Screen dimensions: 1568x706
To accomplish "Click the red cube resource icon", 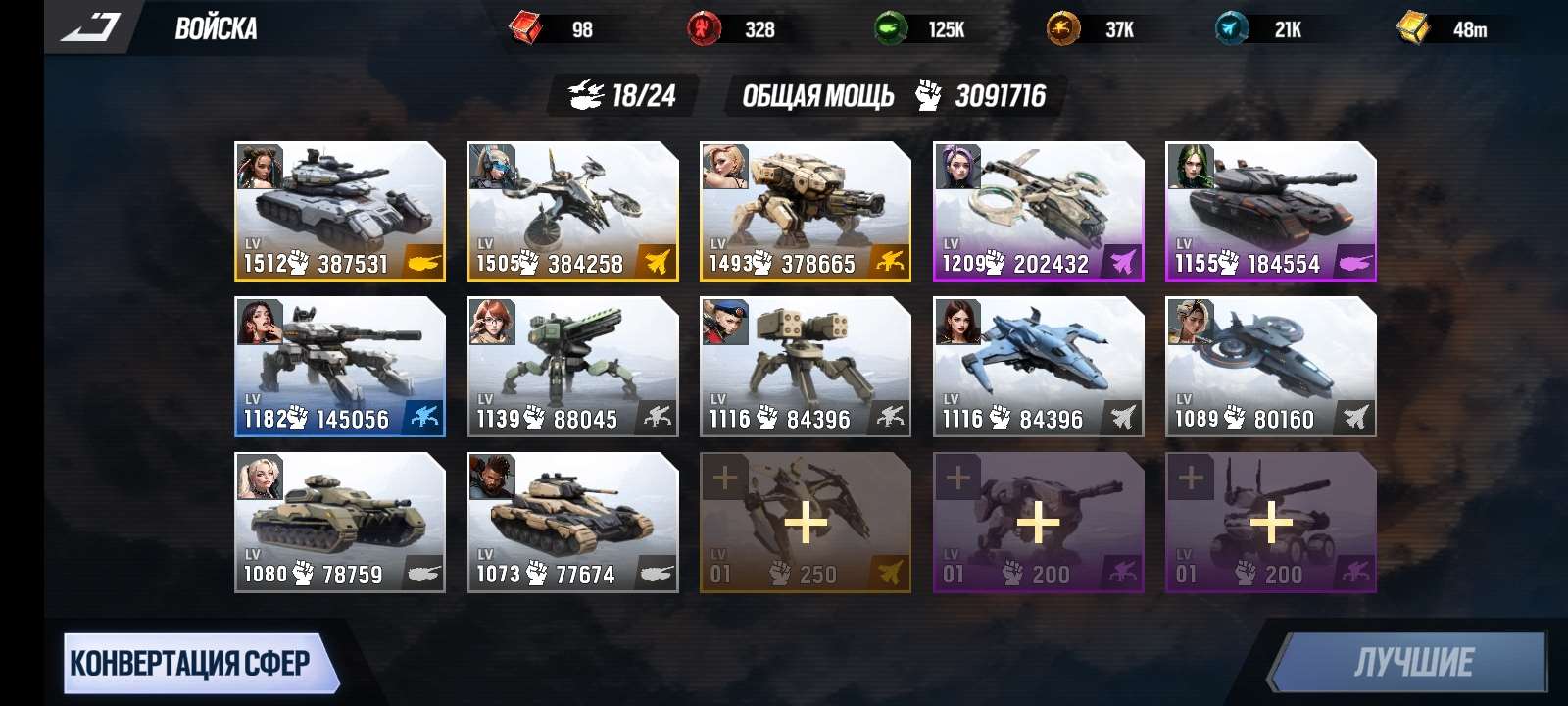I will [526, 28].
